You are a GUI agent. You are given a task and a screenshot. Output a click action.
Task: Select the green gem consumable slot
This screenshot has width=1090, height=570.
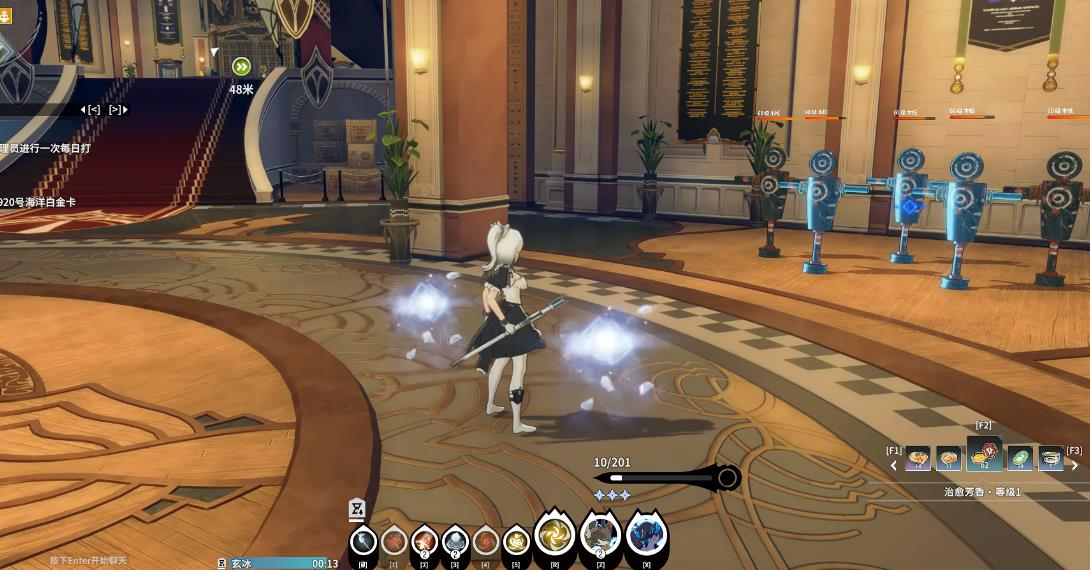click(1019, 458)
